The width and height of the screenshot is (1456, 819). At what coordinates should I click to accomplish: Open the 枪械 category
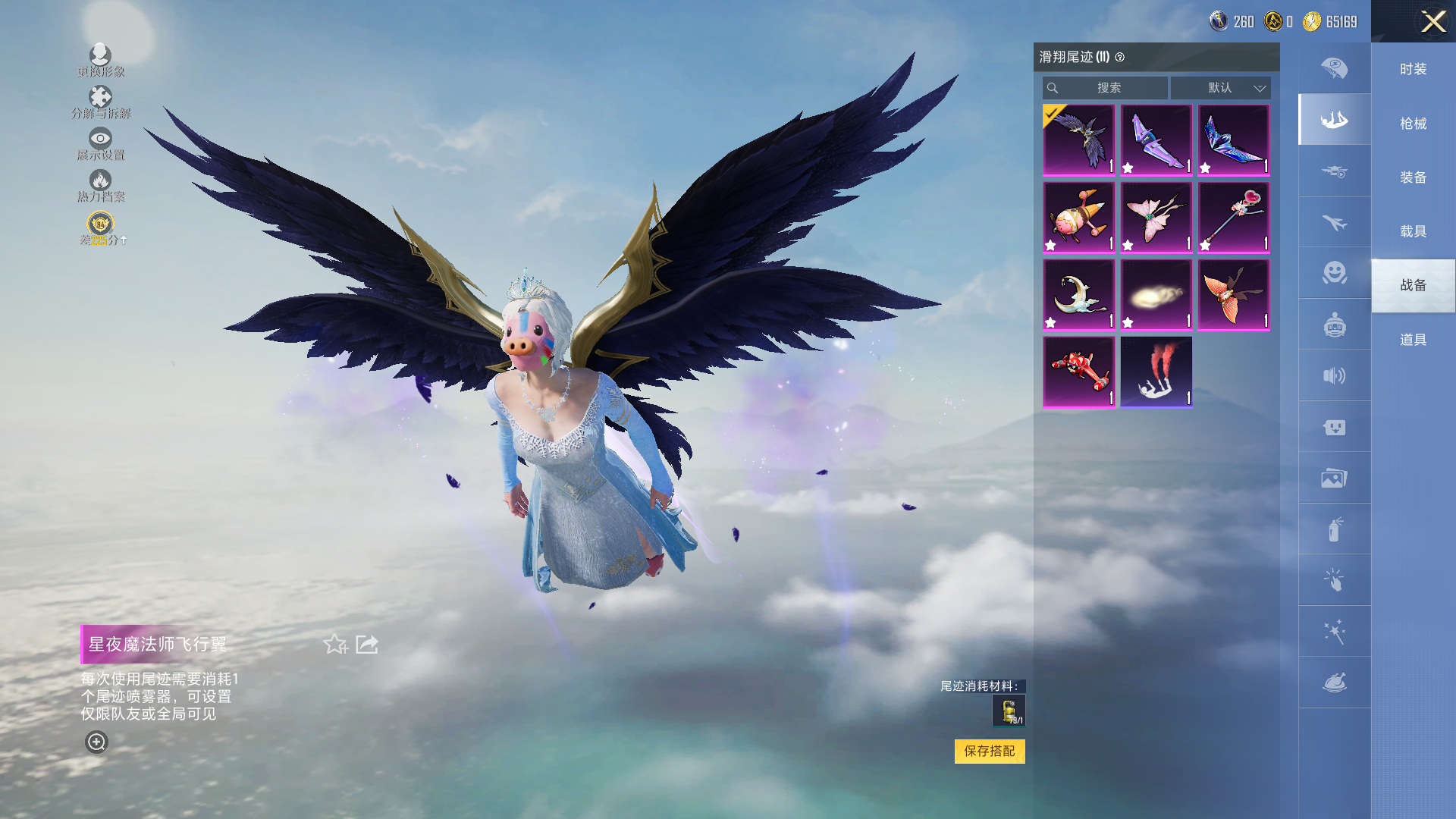coord(1413,124)
